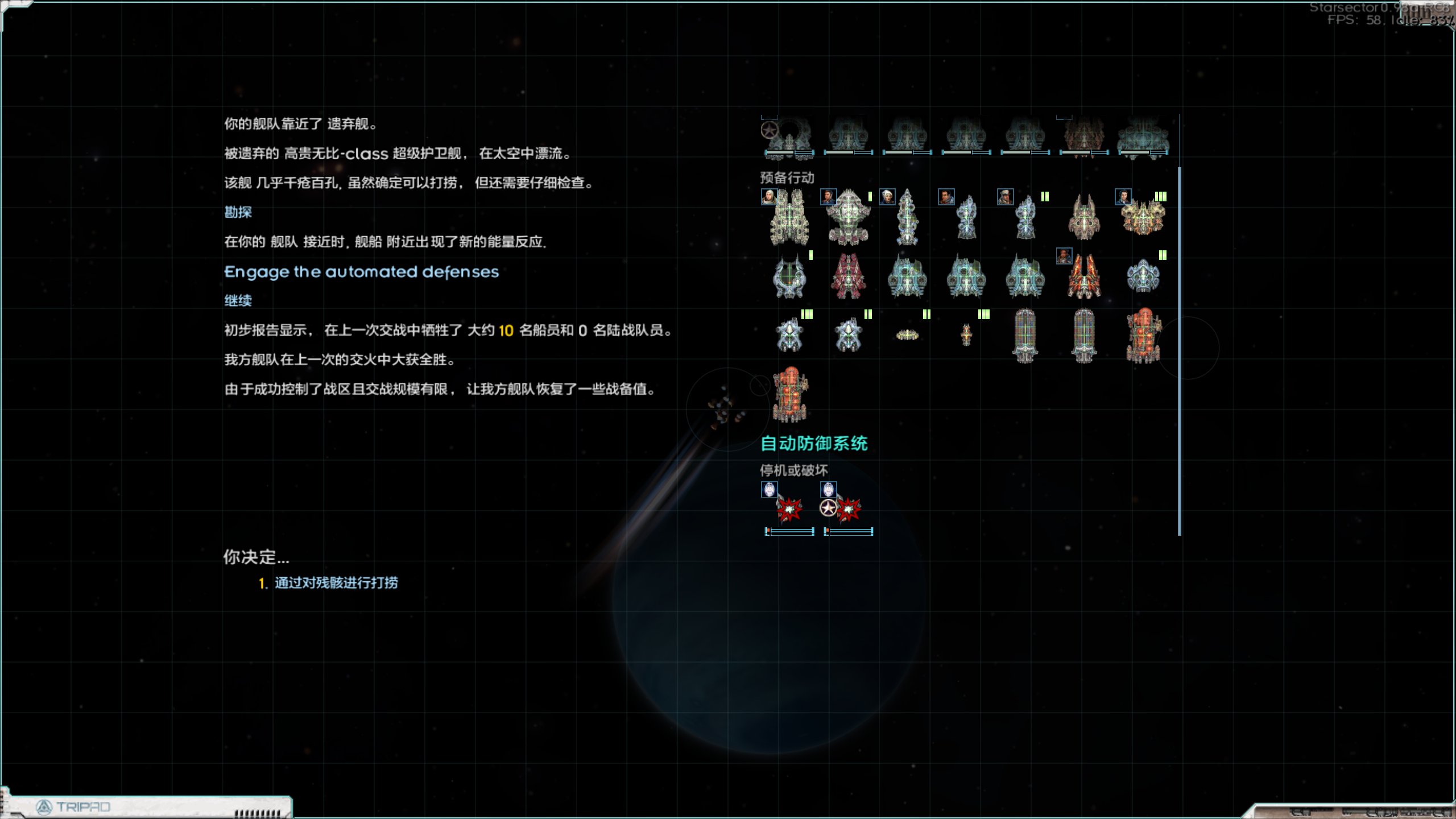Image resolution: width=1456 pixels, height=819 pixels.
Task: Choose option 1 通过对残骸进行打捞 to salvage the wreck
Action: pos(335,583)
